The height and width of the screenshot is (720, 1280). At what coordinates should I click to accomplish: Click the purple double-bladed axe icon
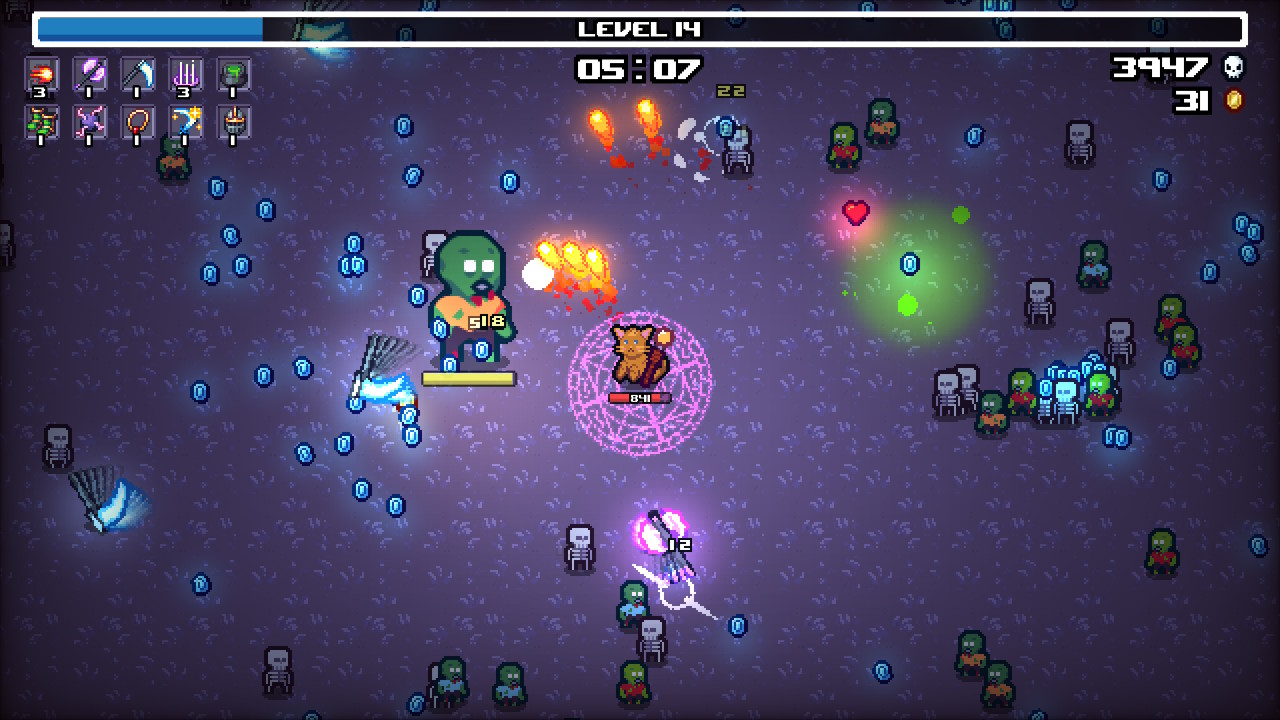click(x=90, y=74)
